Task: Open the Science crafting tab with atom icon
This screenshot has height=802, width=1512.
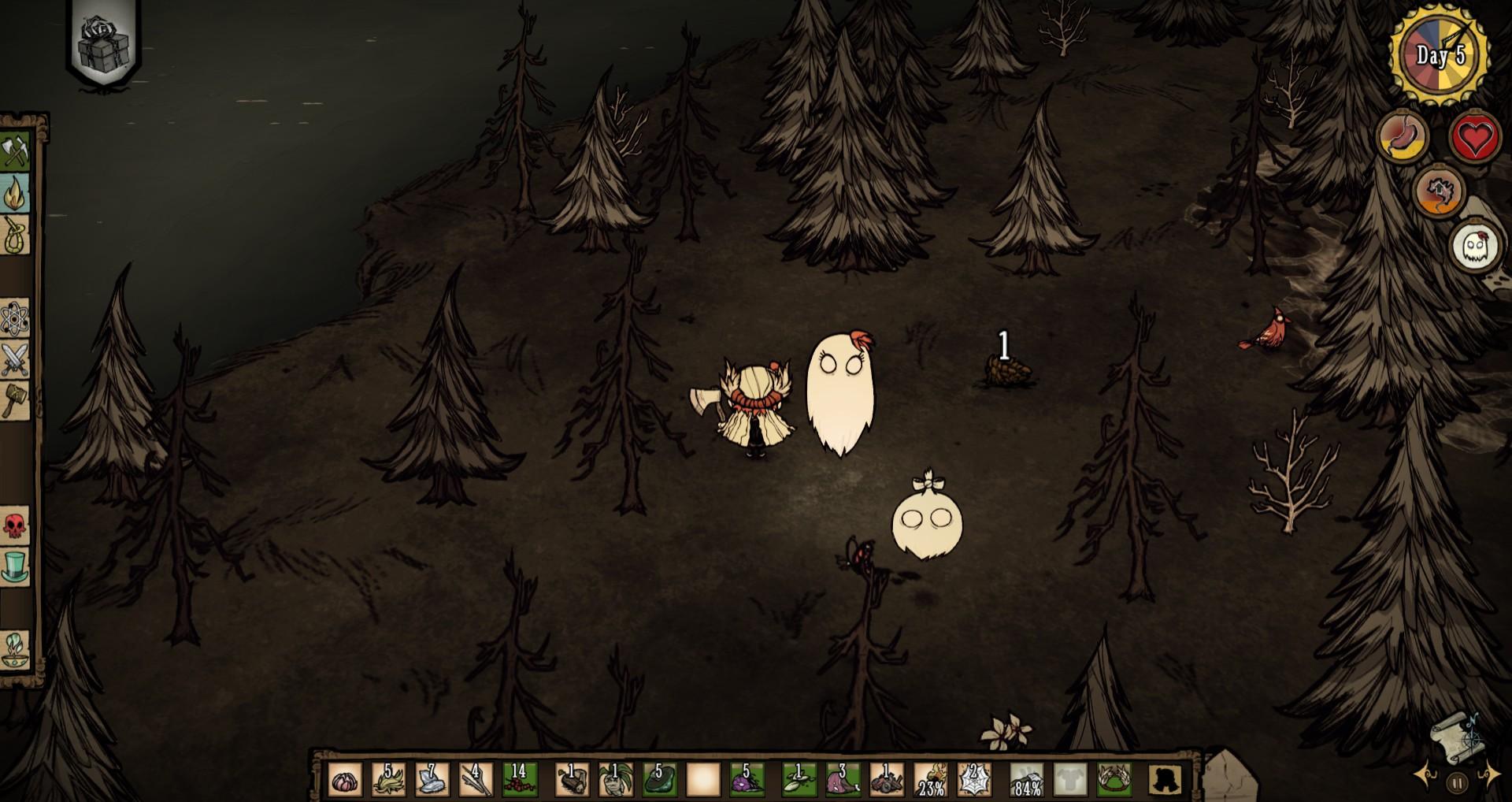Action: pos(15,318)
